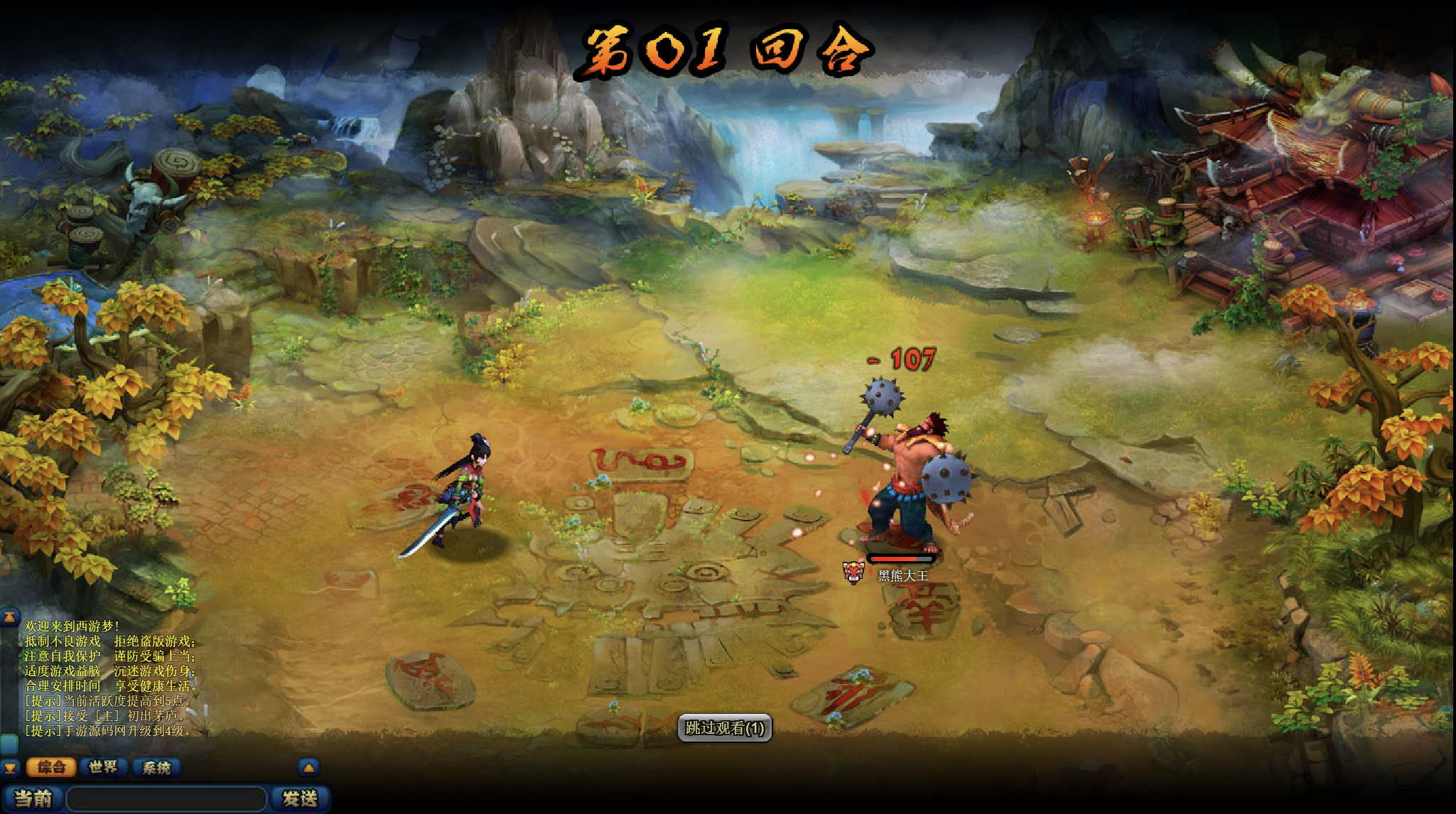This screenshot has width=1456, height=814.
Task: Expand chat window with the up-arrow button
Action: point(308,767)
